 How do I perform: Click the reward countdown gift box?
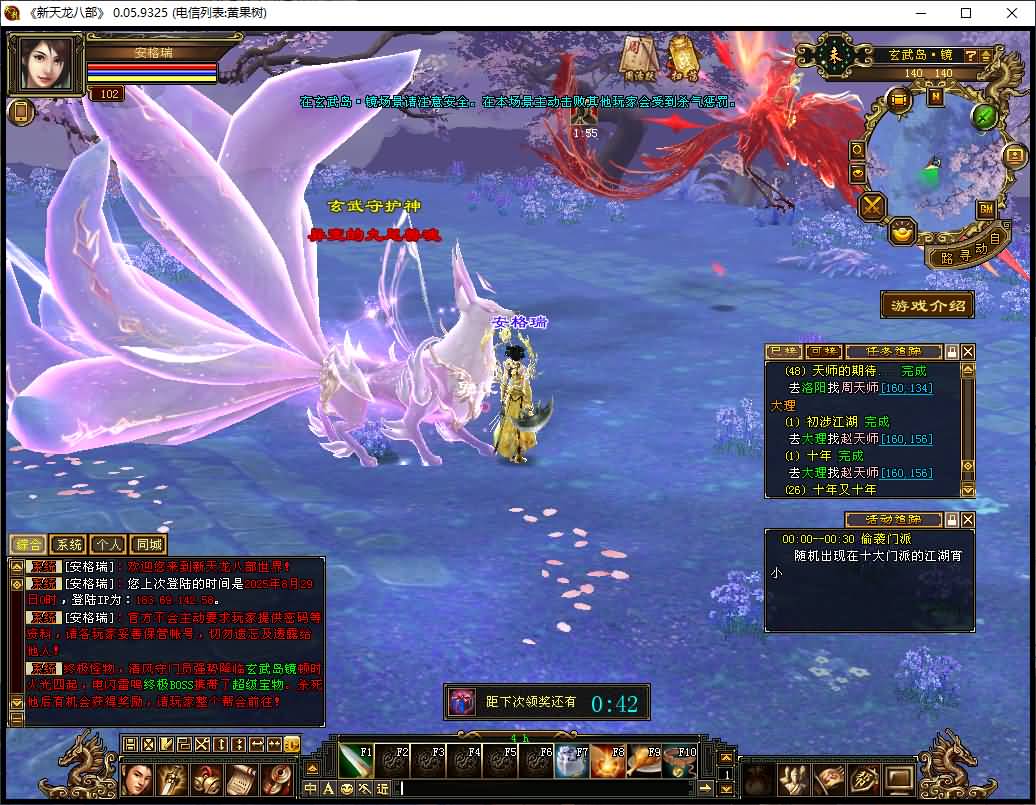(x=462, y=702)
